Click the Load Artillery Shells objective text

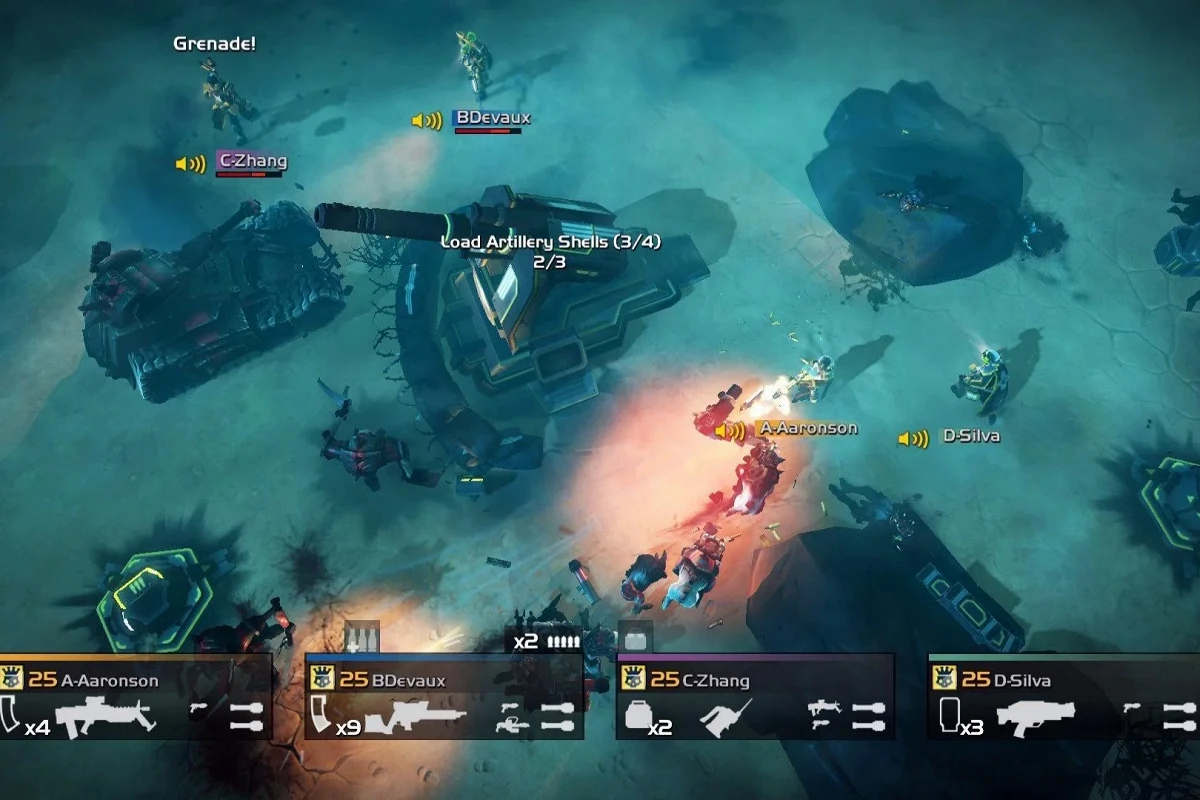(551, 242)
